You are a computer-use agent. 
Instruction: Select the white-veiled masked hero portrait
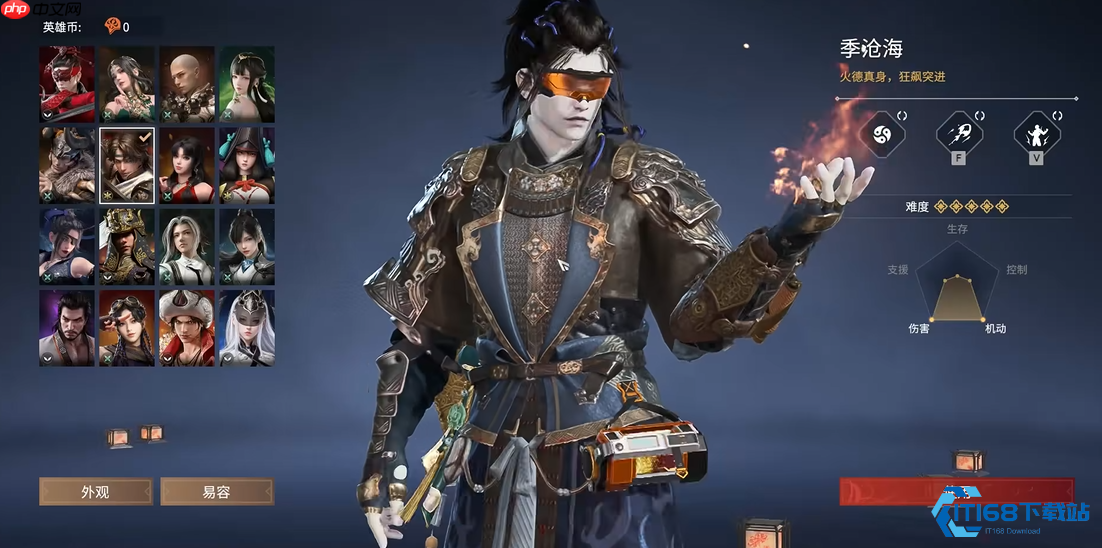tap(247, 327)
